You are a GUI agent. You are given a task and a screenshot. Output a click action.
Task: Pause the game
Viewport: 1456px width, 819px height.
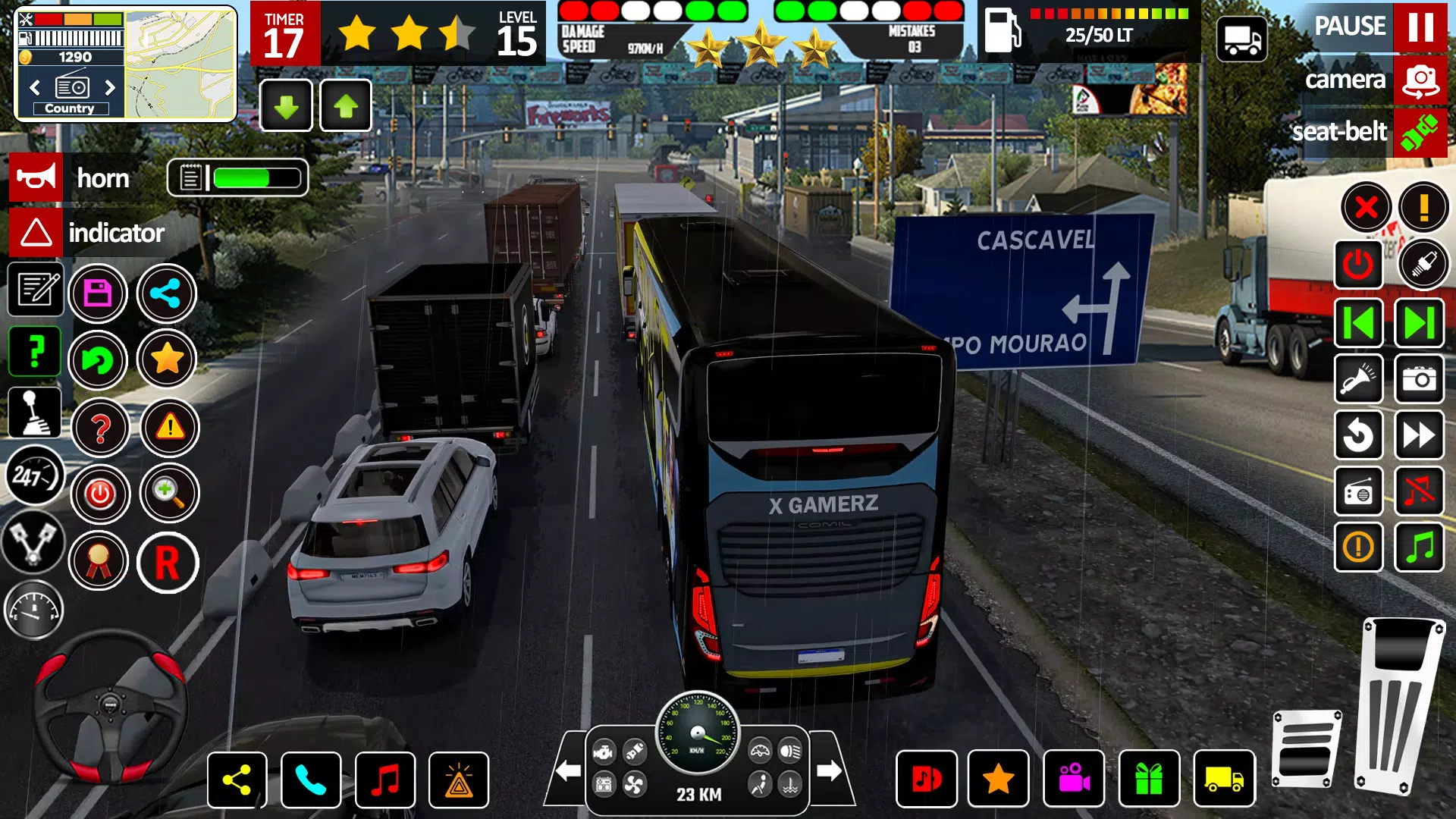click(x=1420, y=27)
